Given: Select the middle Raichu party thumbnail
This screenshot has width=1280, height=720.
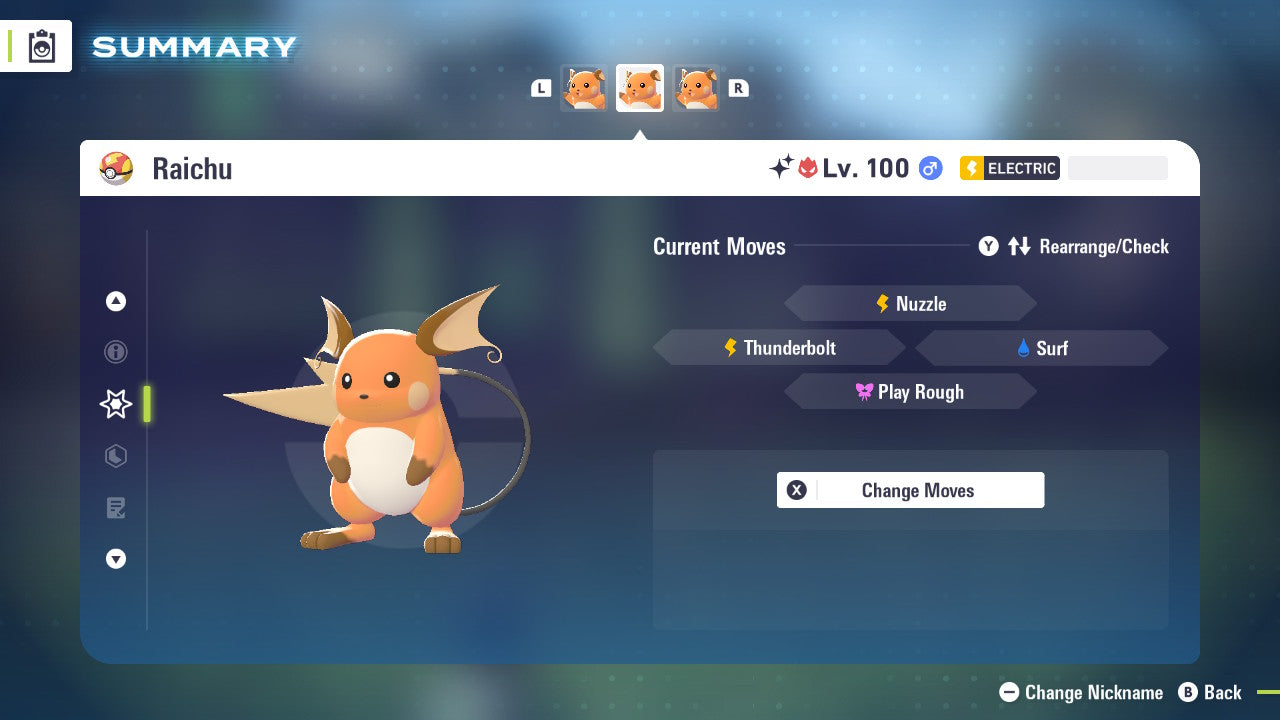Looking at the screenshot, I should (x=640, y=87).
